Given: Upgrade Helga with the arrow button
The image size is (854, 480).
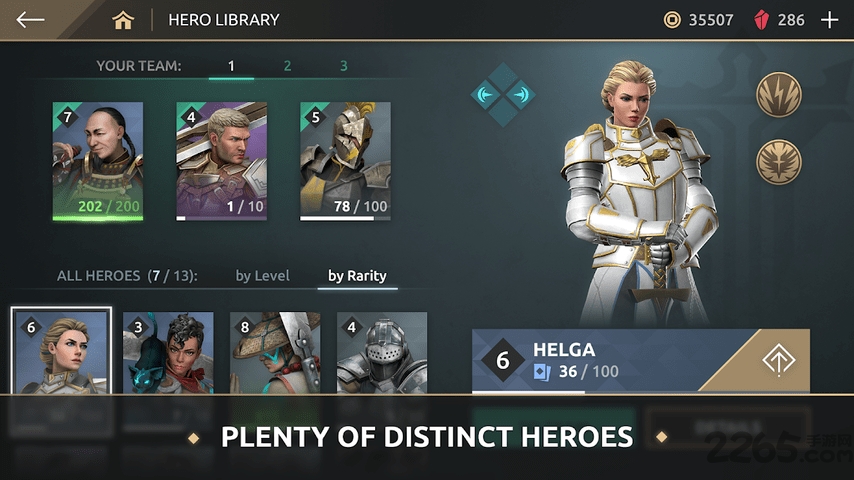Looking at the screenshot, I should click(x=775, y=360).
